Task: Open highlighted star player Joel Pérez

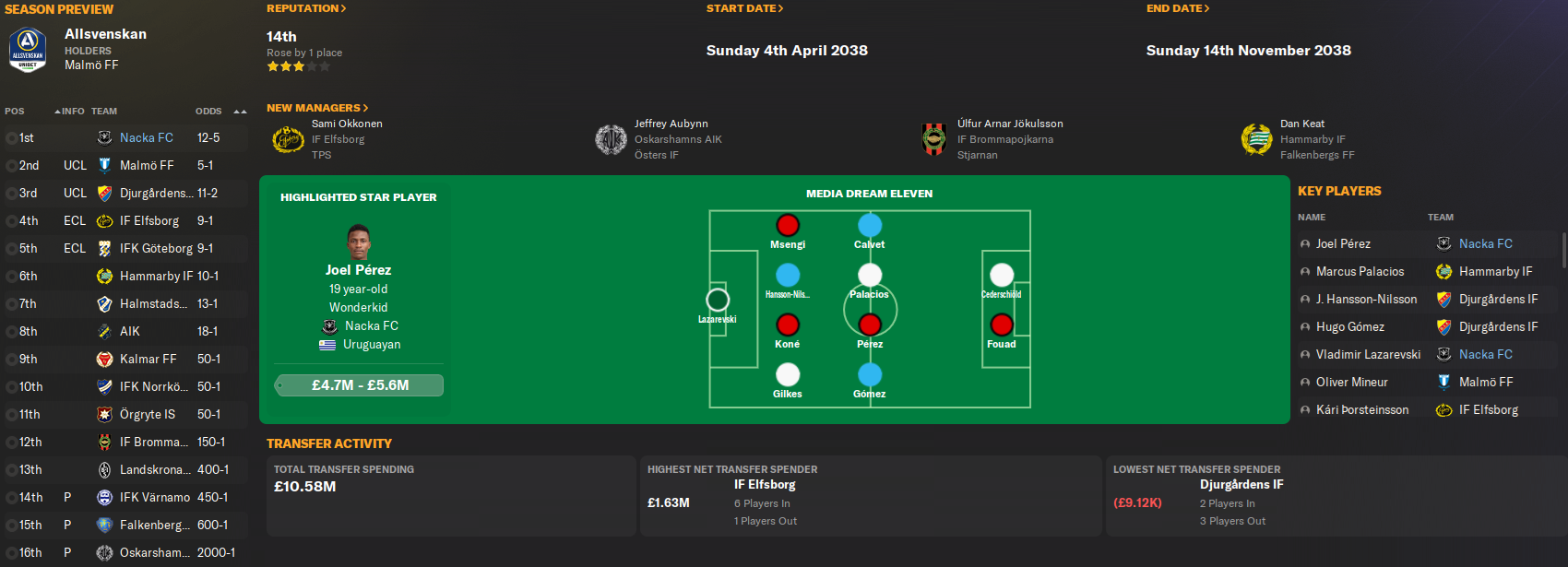Action: (x=358, y=270)
